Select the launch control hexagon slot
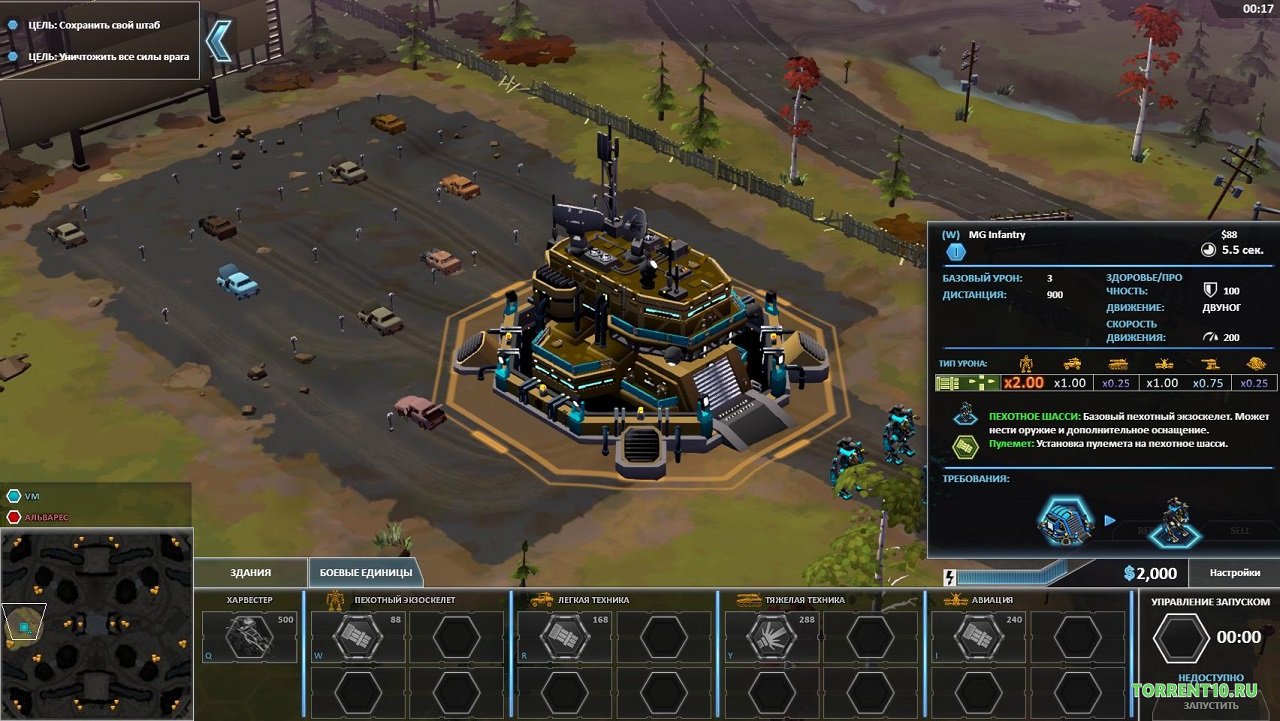The width and height of the screenshot is (1280, 721). [x=1180, y=638]
